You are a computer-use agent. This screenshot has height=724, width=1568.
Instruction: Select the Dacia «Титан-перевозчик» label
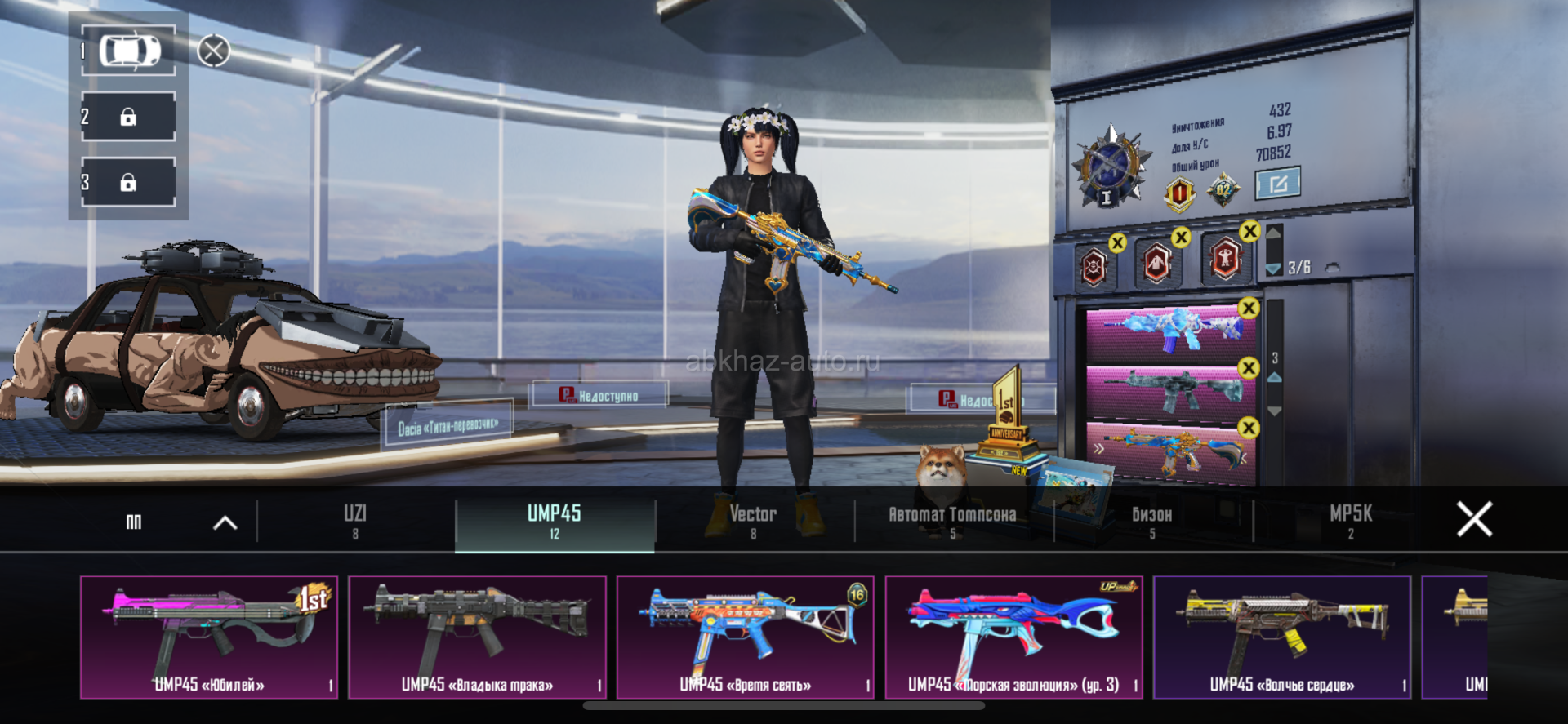(x=448, y=426)
